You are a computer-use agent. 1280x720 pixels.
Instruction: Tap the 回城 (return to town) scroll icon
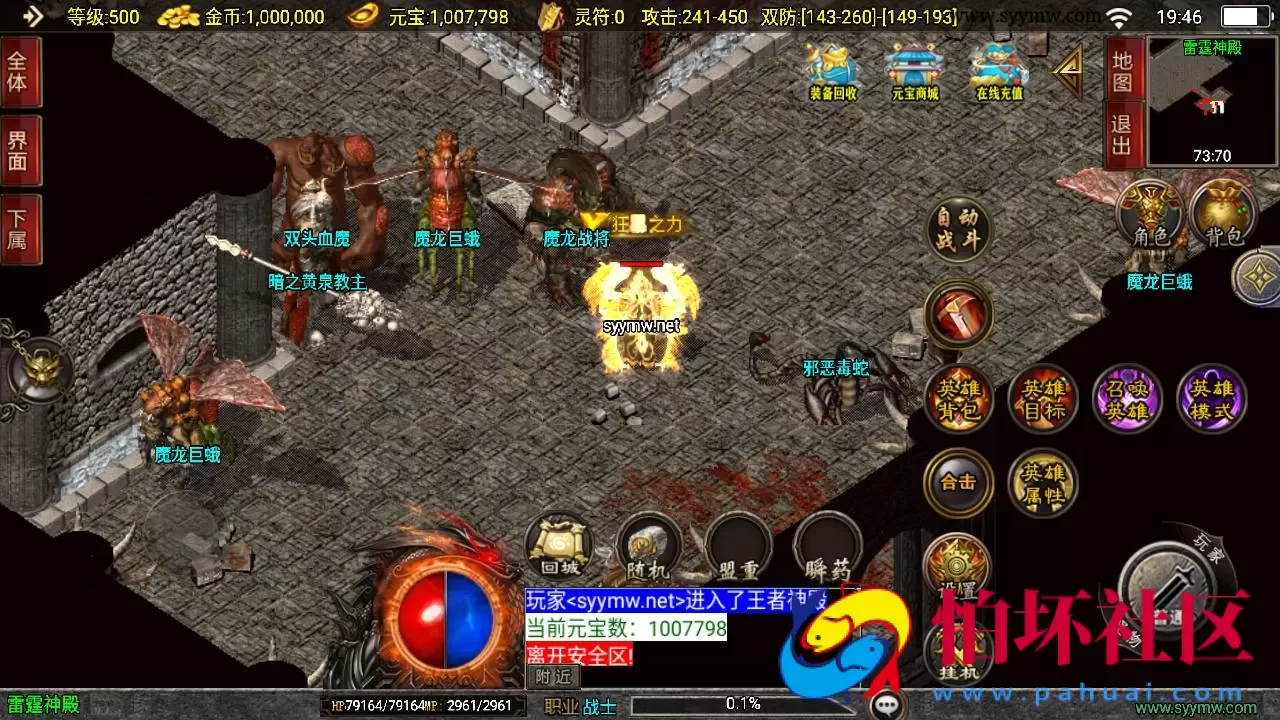tap(559, 545)
